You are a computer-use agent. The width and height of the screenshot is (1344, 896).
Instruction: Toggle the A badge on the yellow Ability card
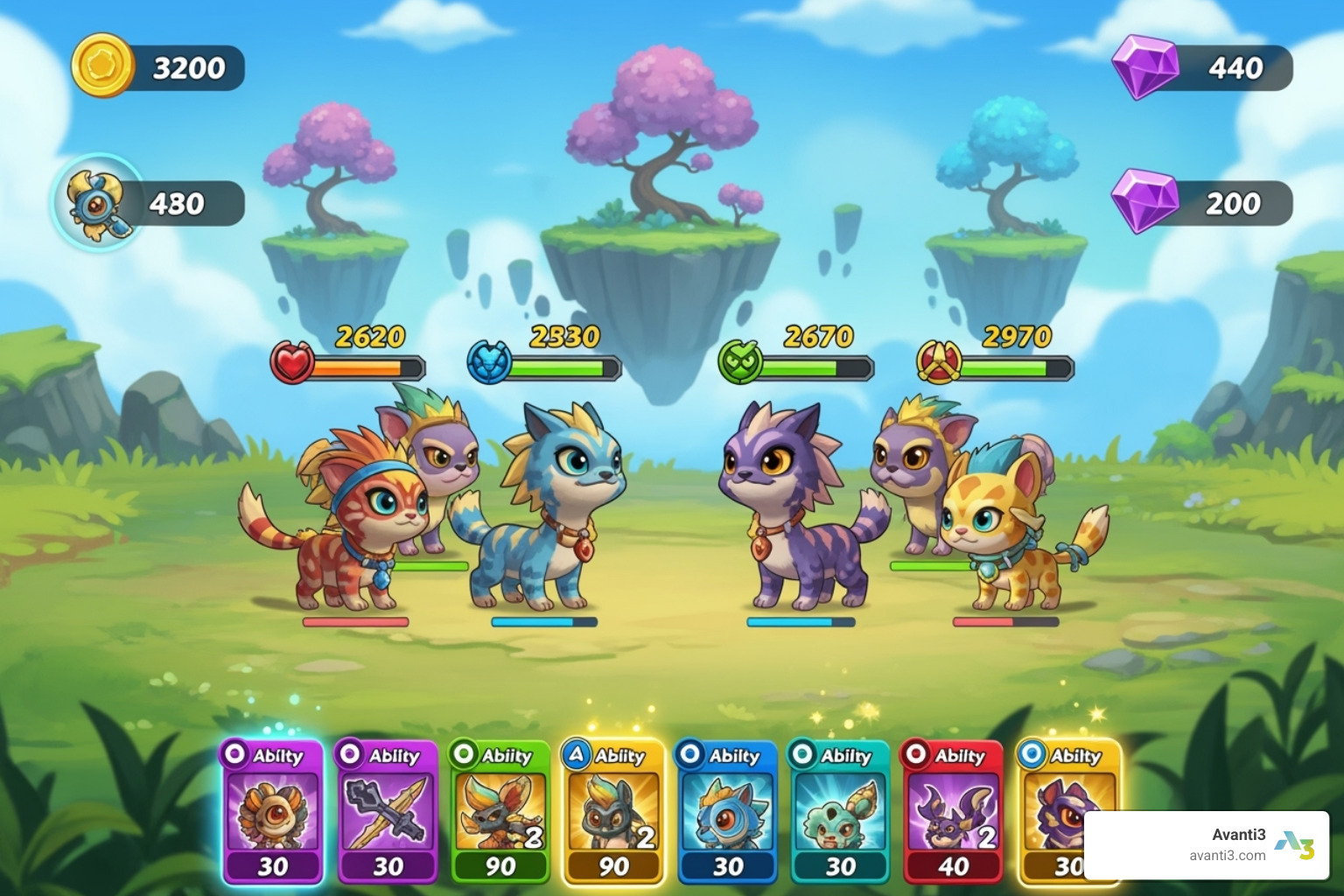pos(575,756)
